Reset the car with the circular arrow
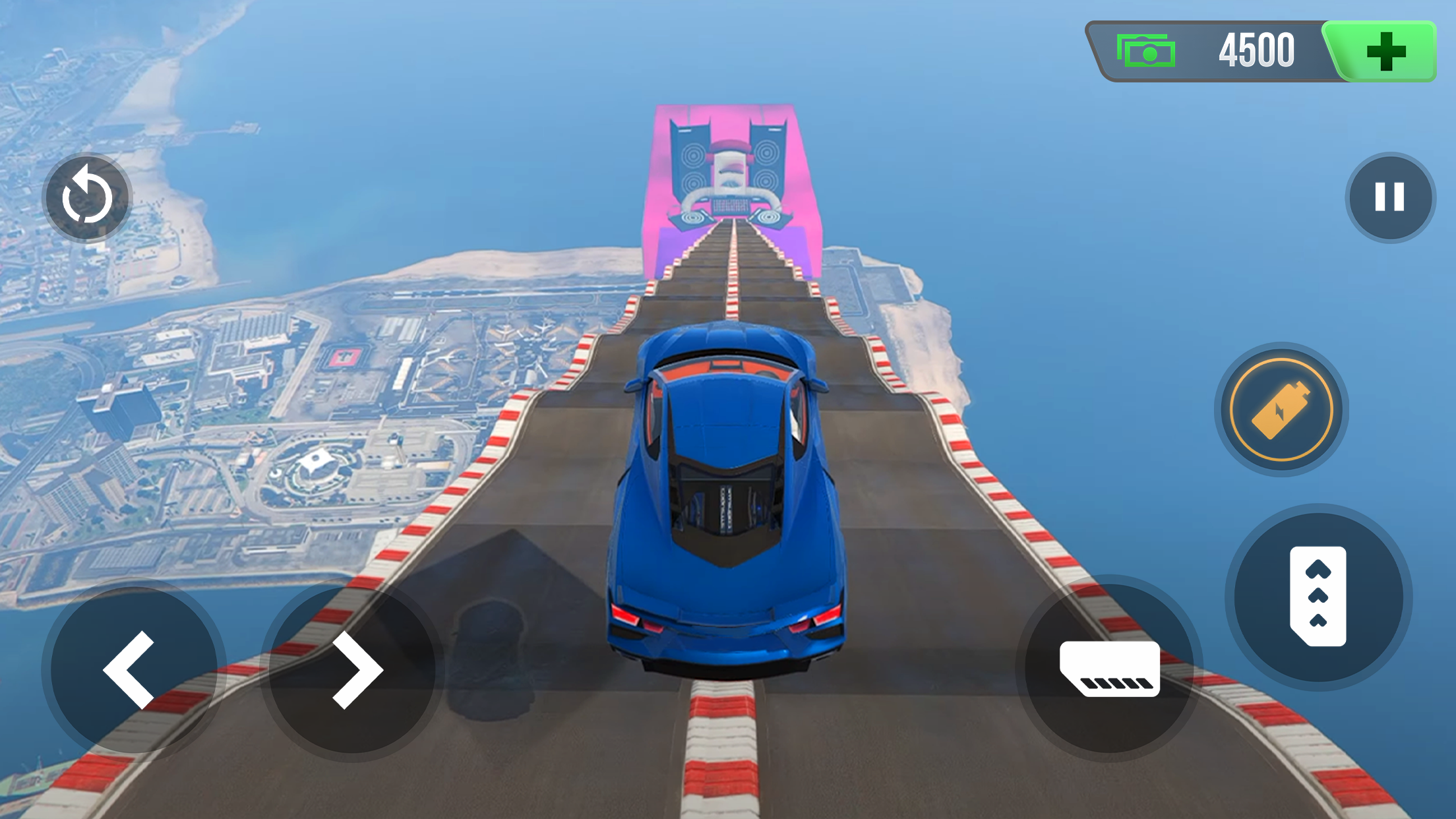Image resolution: width=1456 pixels, height=819 pixels. (87, 198)
